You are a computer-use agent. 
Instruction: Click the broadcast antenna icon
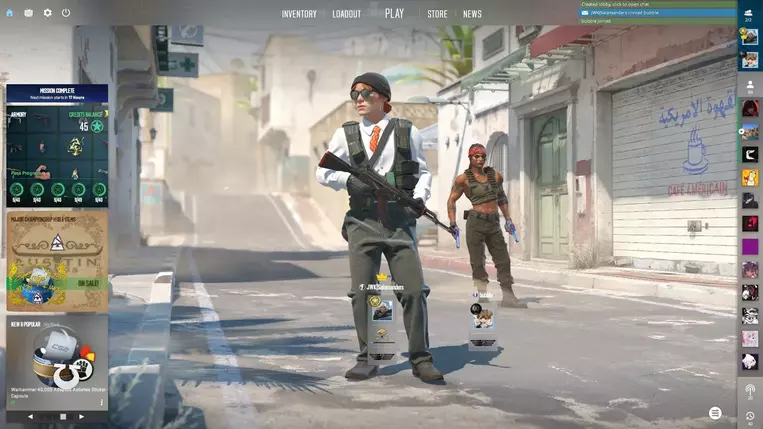coord(750,389)
